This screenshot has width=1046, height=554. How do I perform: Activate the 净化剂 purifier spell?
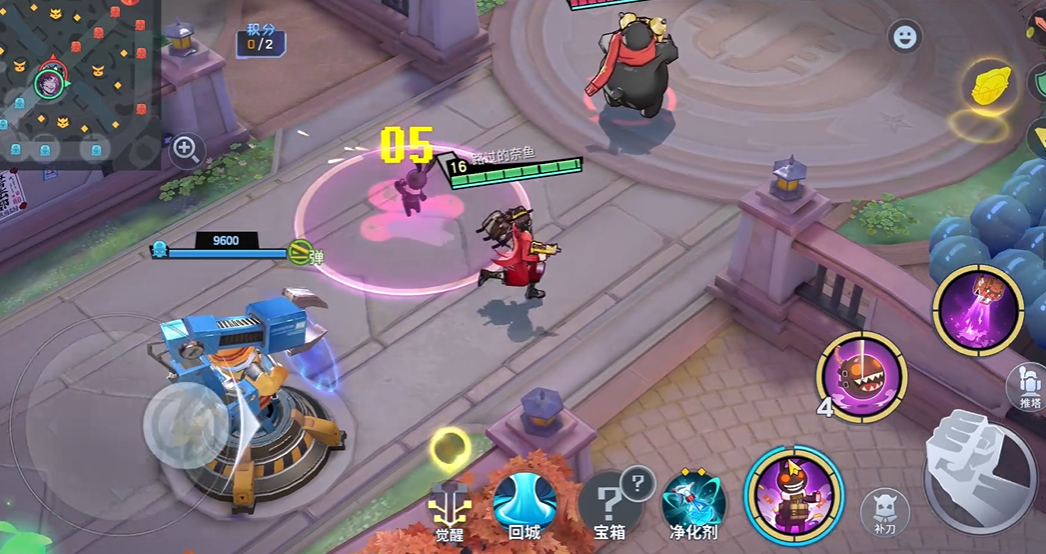[693, 502]
